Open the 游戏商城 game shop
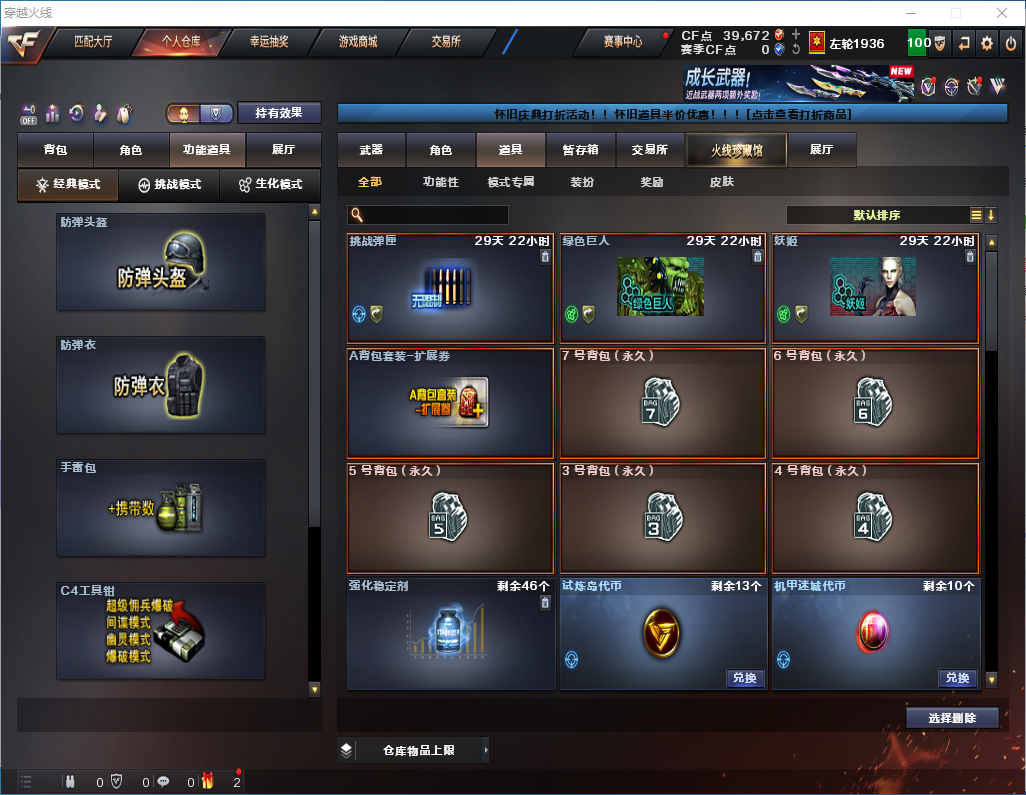 tap(358, 42)
